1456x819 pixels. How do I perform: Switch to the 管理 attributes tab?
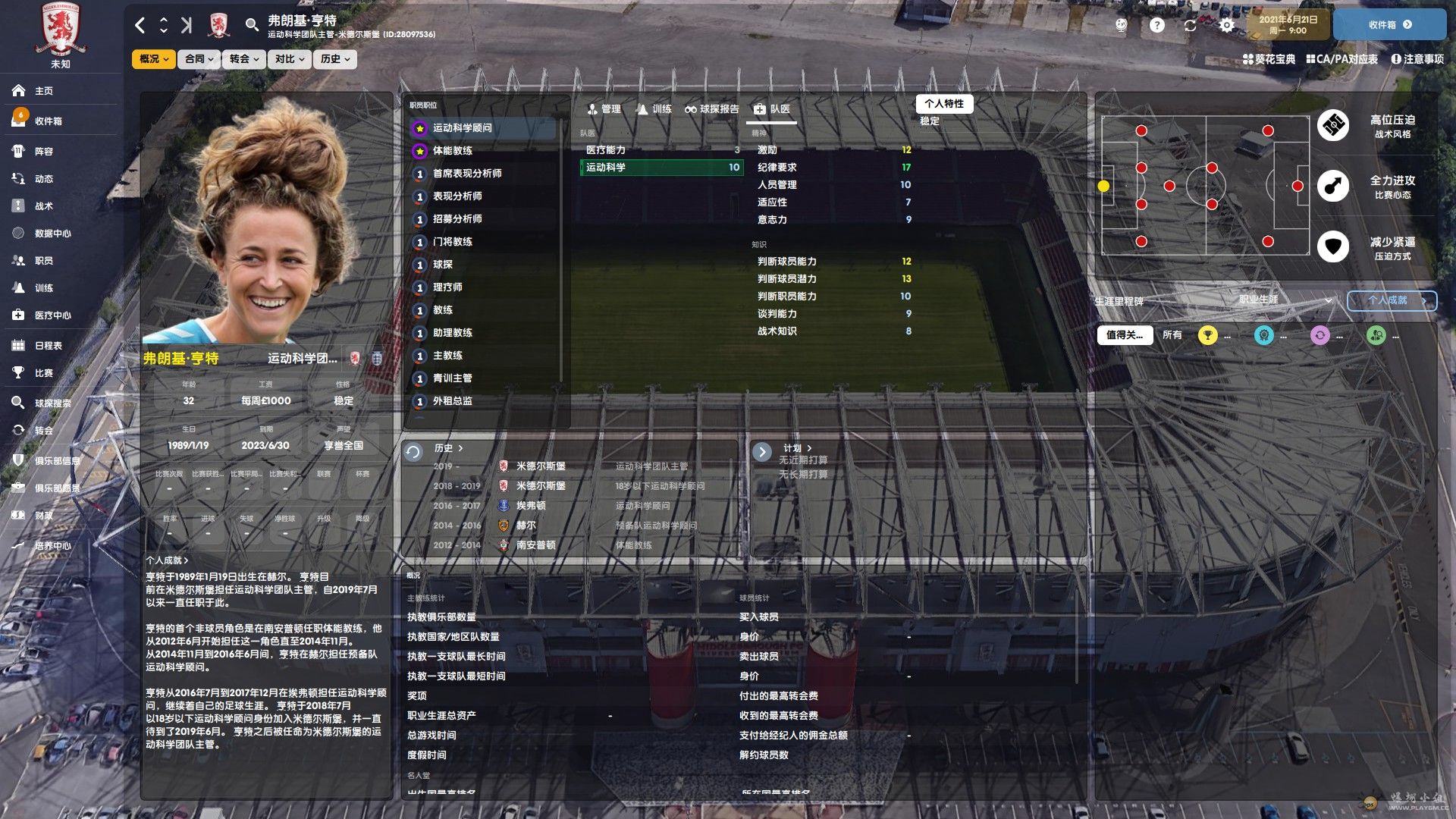[604, 109]
